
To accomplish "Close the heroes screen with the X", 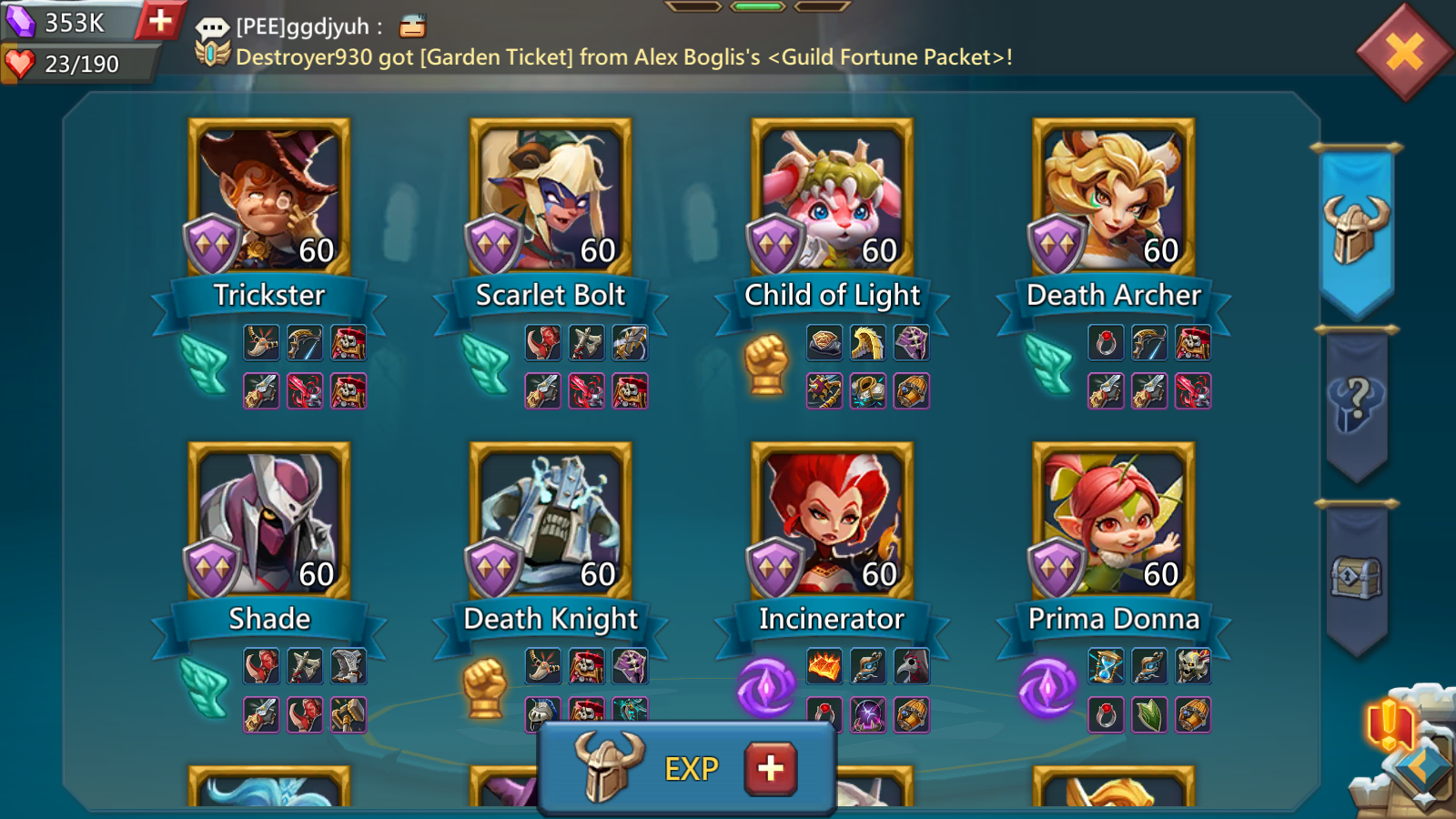I will pyautogui.click(x=1404, y=52).
